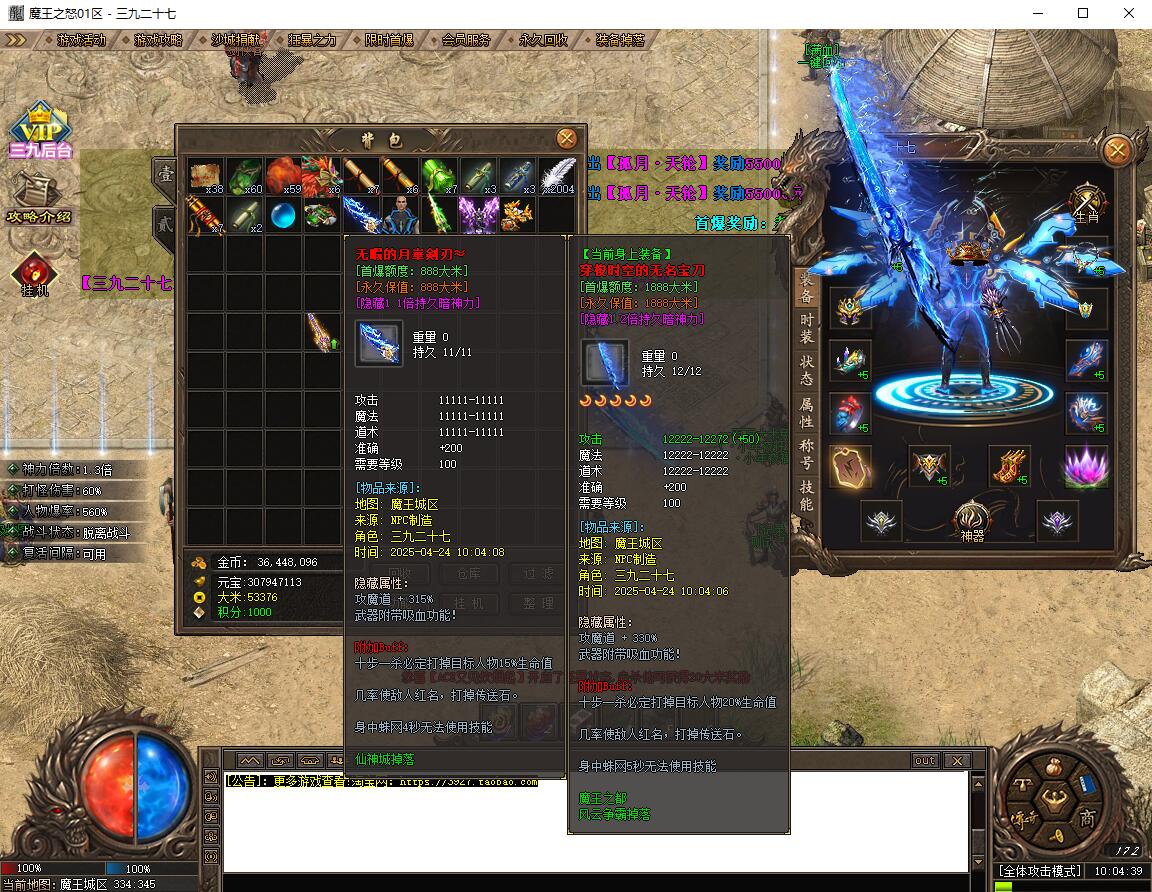This screenshot has height=892, width=1152.
Task: Open the 神器 artifact button
Action: pos(971,520)
